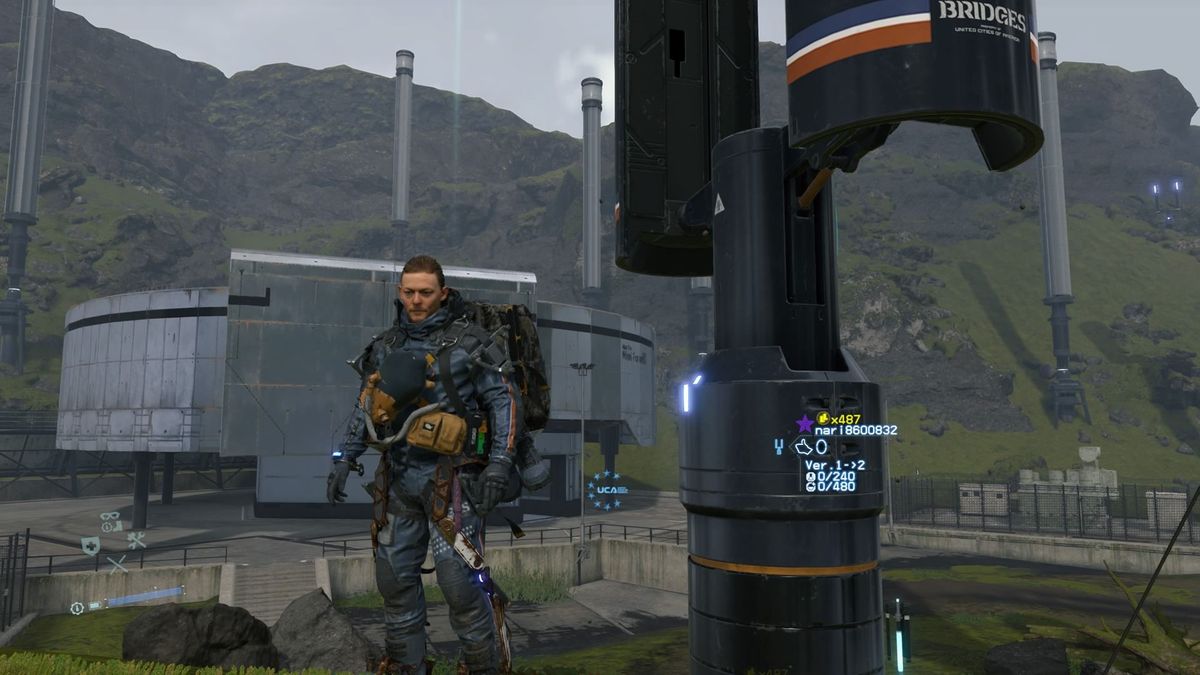Select the purple star beside nari8600832

pyautogui.click(x=804, y=424)
